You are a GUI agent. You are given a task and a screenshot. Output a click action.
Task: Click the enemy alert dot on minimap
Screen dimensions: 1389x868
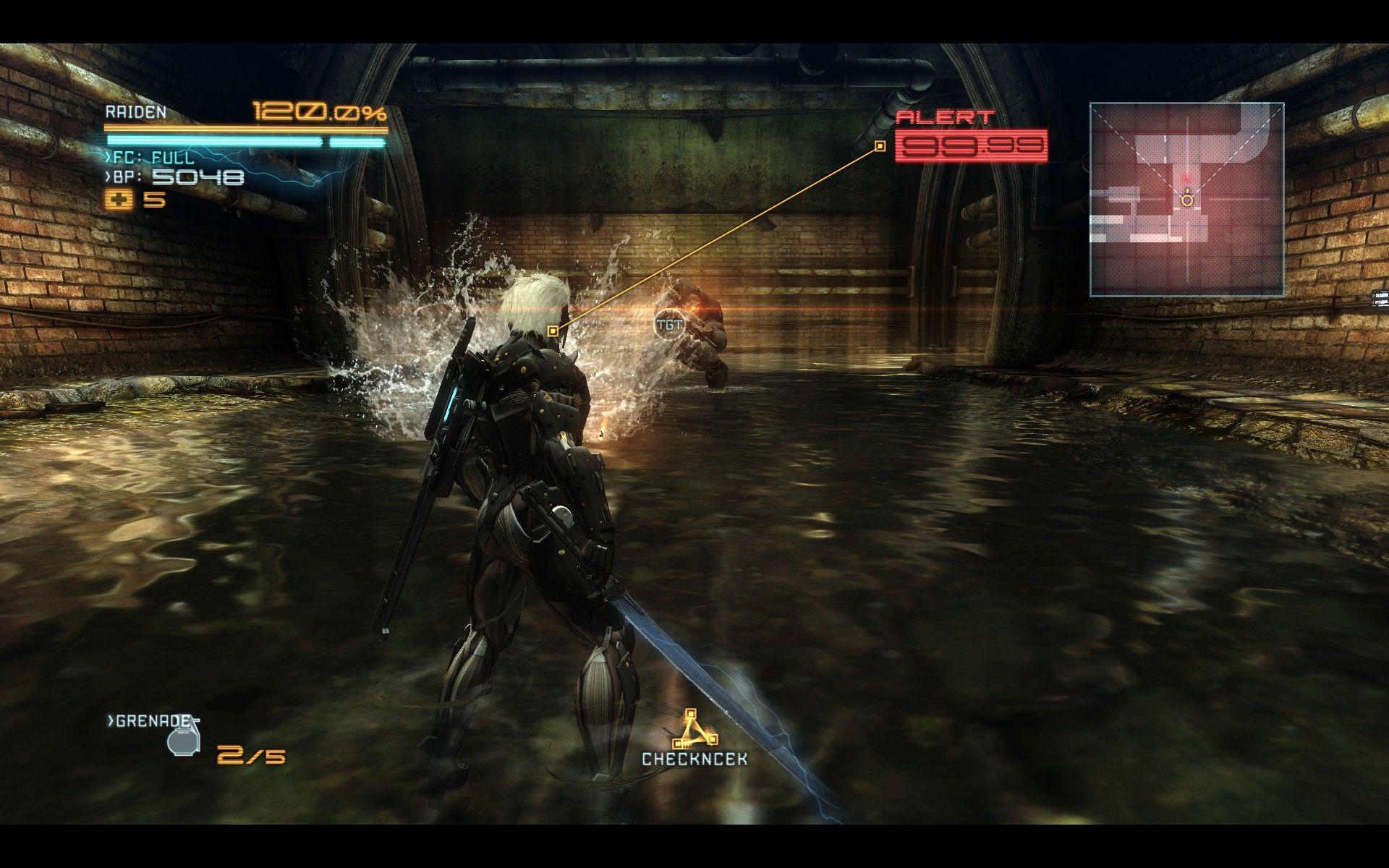(1185, 177)
